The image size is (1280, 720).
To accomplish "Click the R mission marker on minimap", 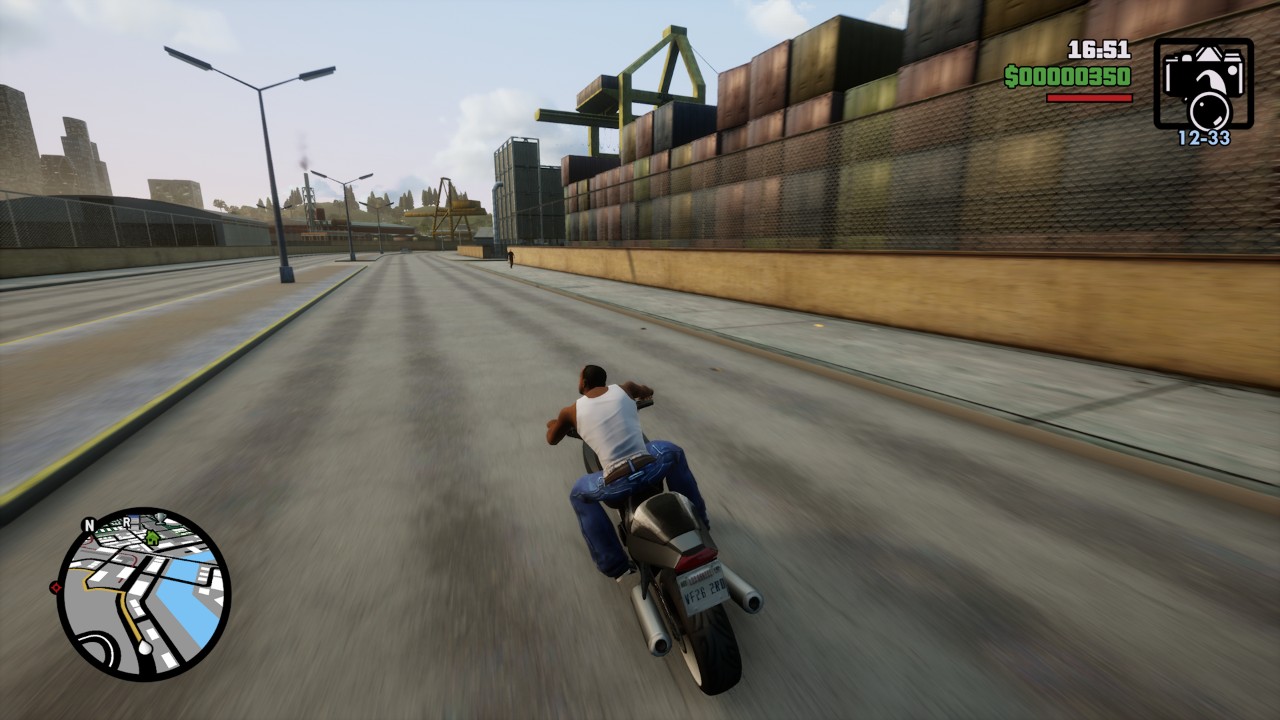I will tap(127, 523).
